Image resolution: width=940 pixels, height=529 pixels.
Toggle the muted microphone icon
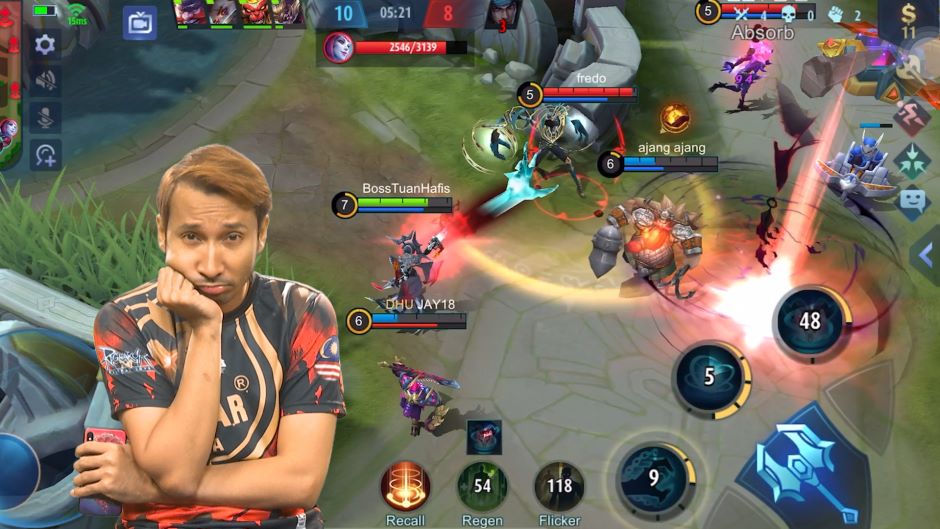tap(45, 117)
